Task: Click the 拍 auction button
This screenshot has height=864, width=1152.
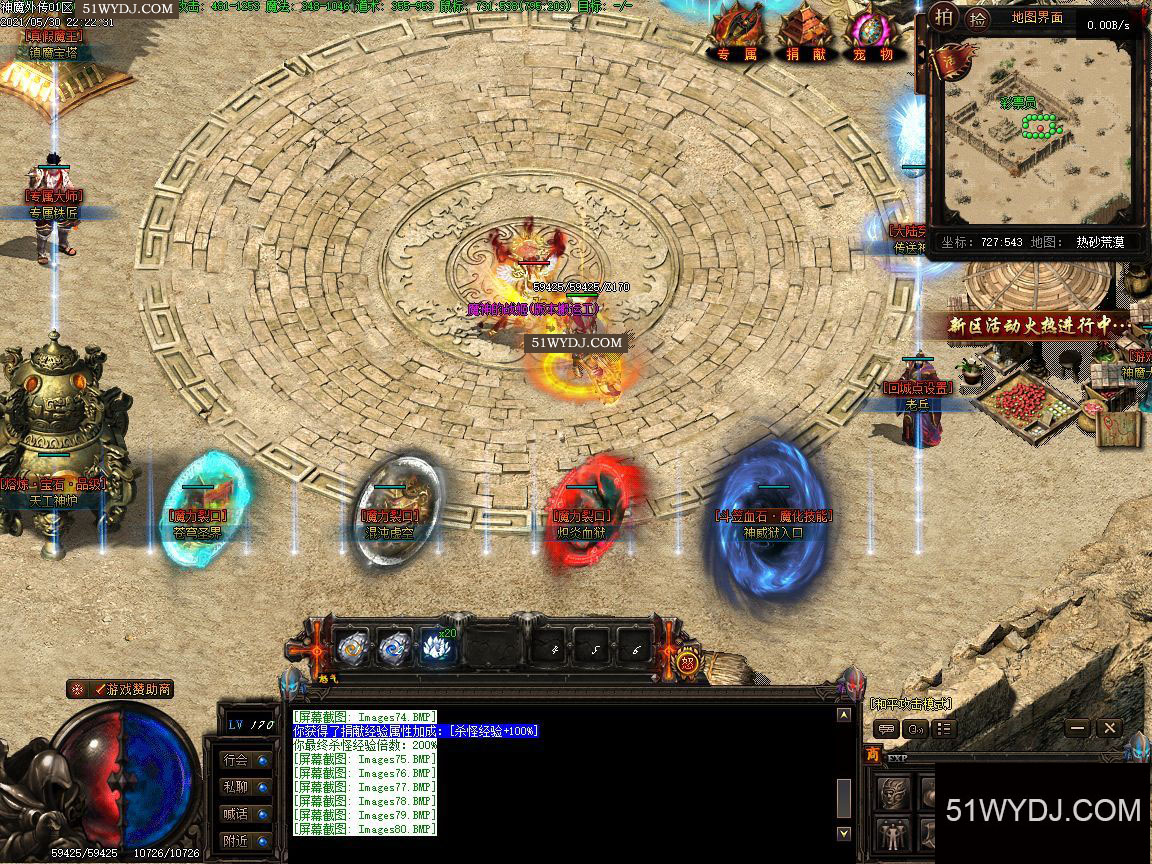Action: point(943,17)
